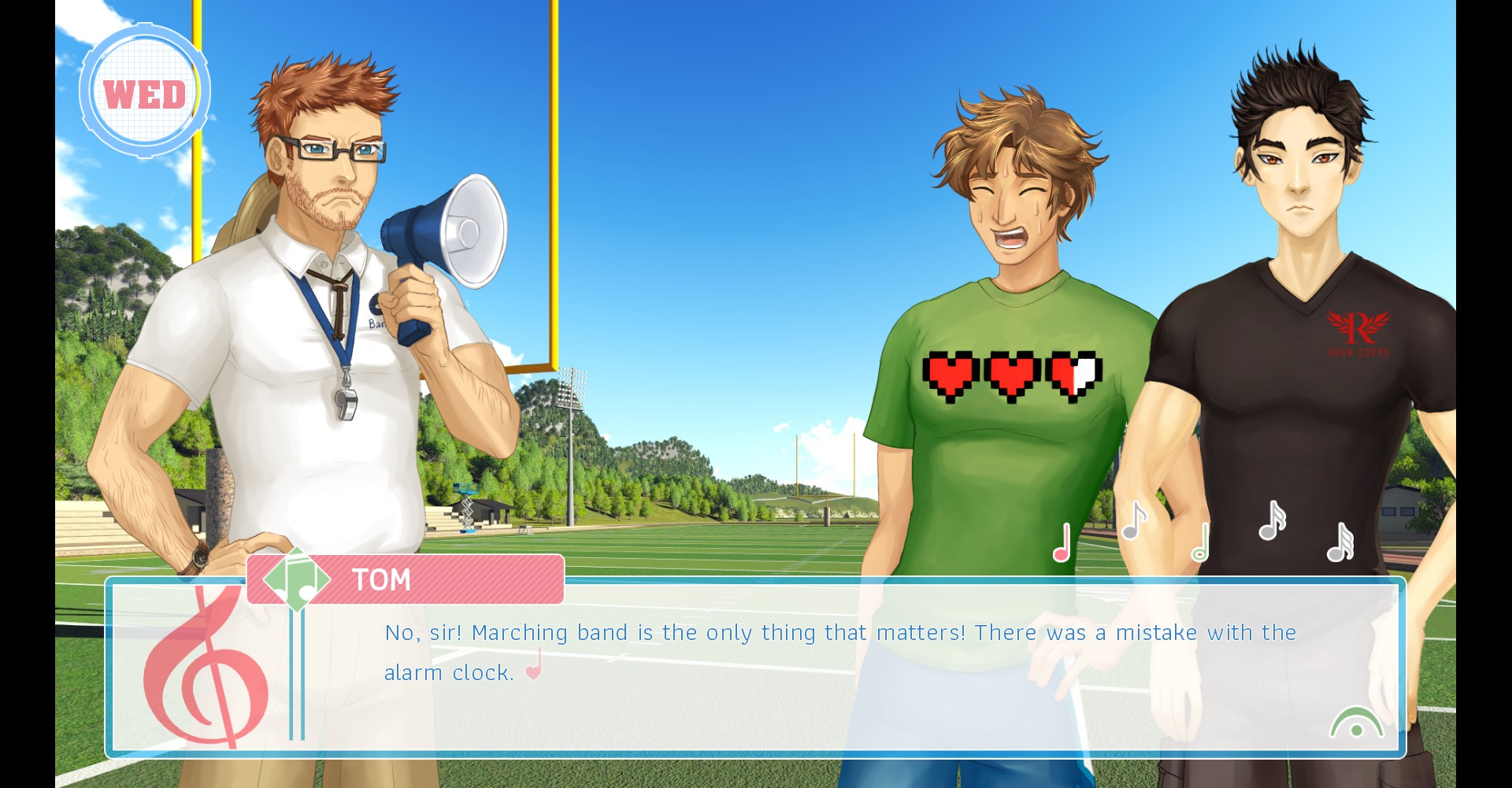
Task: Activate the green half note icon
Action: click(1201, 543)
